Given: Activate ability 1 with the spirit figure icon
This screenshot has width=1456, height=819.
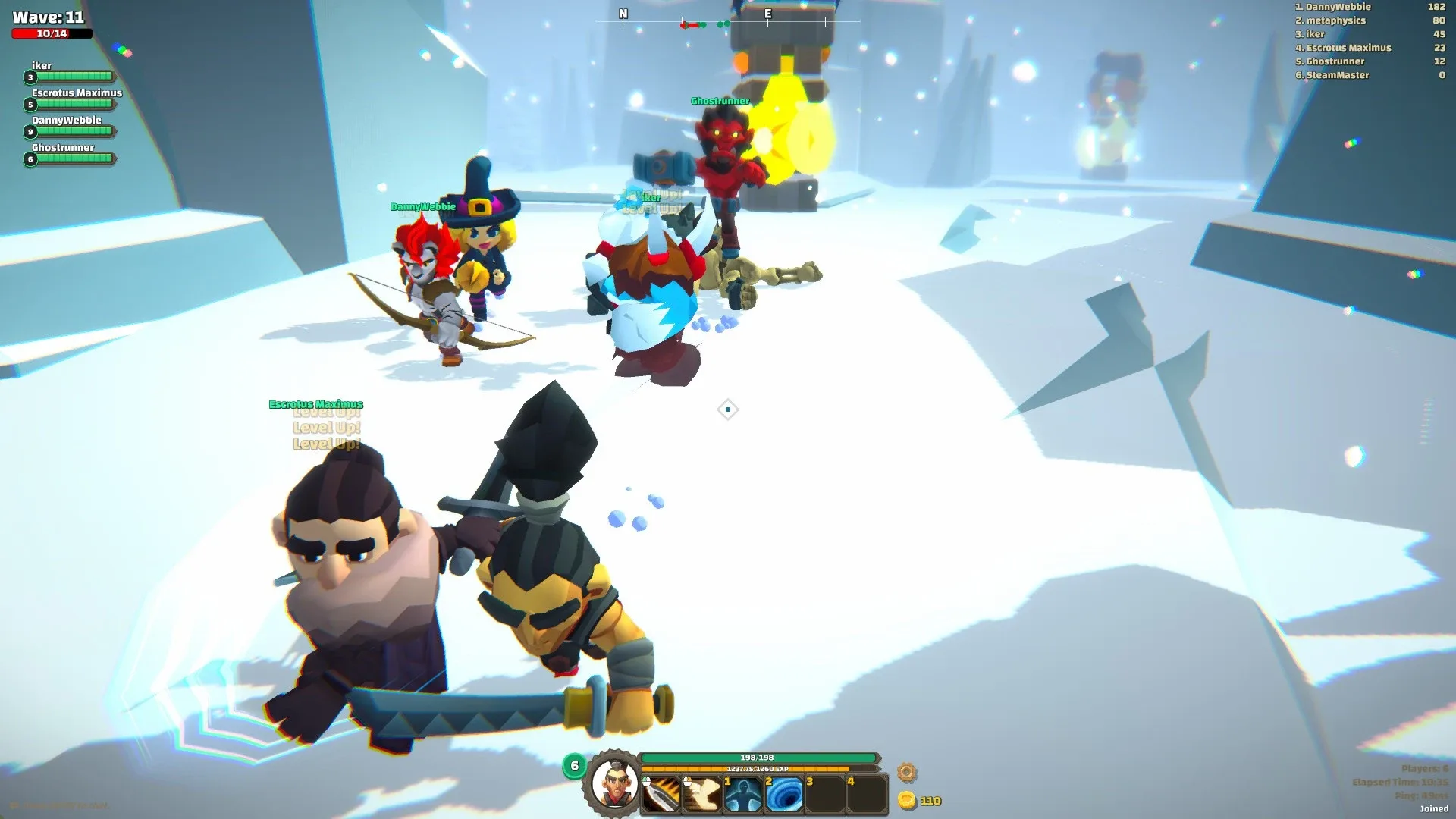Looking at the screenshot, I should [742, 794].
